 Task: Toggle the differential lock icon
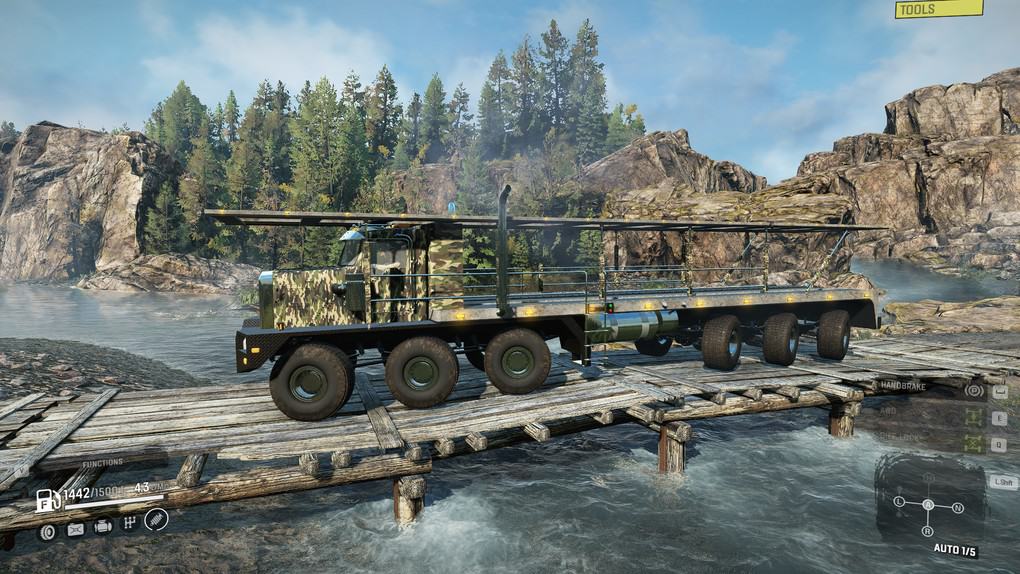pos(972,444)
